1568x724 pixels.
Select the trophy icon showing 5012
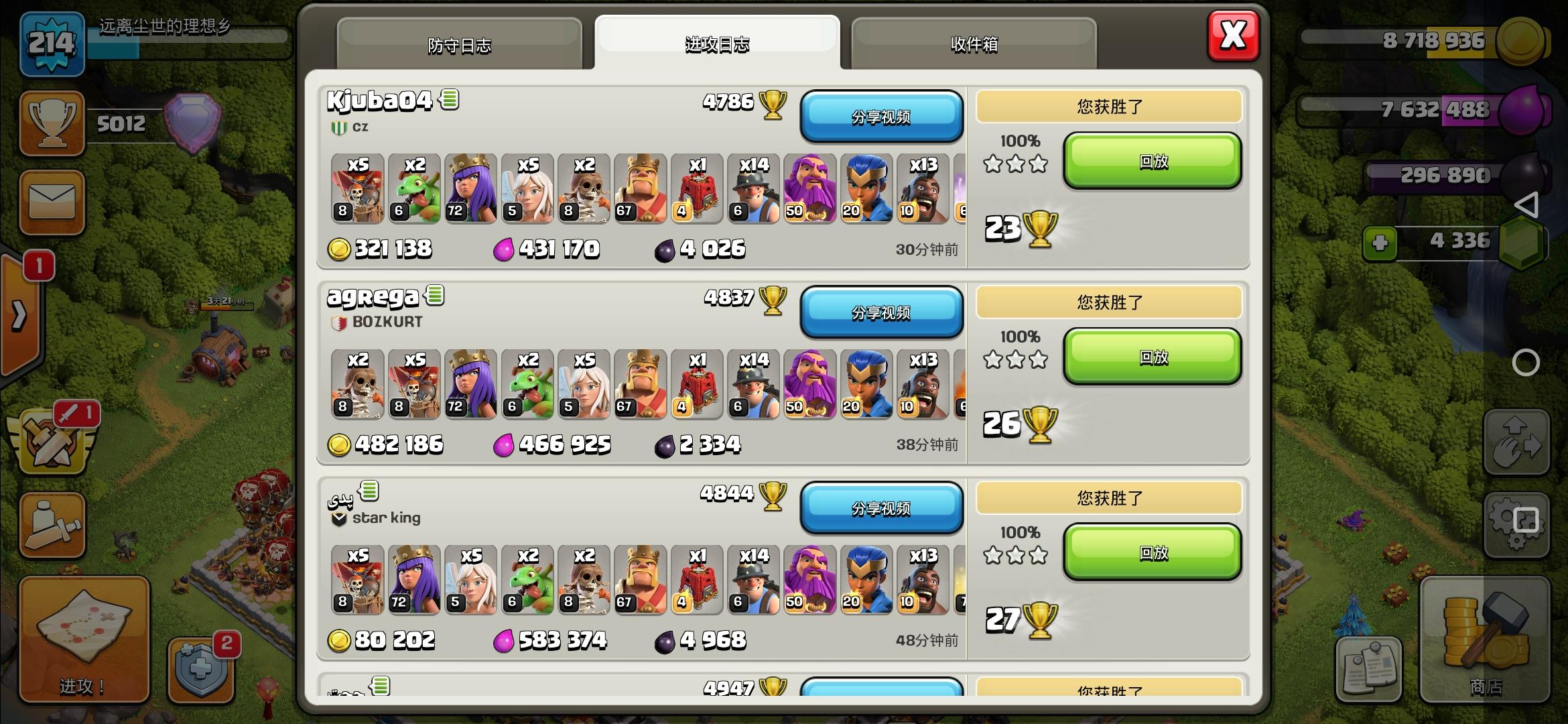click(x=52, y=124)
